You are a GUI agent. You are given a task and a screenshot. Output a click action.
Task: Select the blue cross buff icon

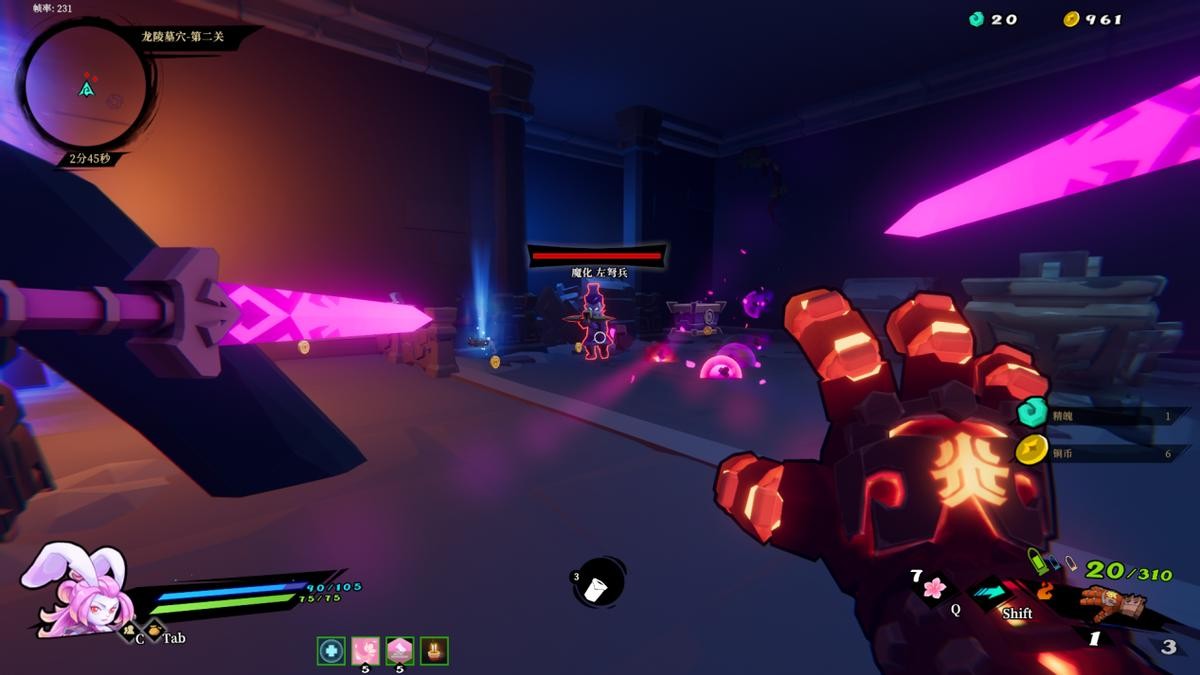(331, 650)
